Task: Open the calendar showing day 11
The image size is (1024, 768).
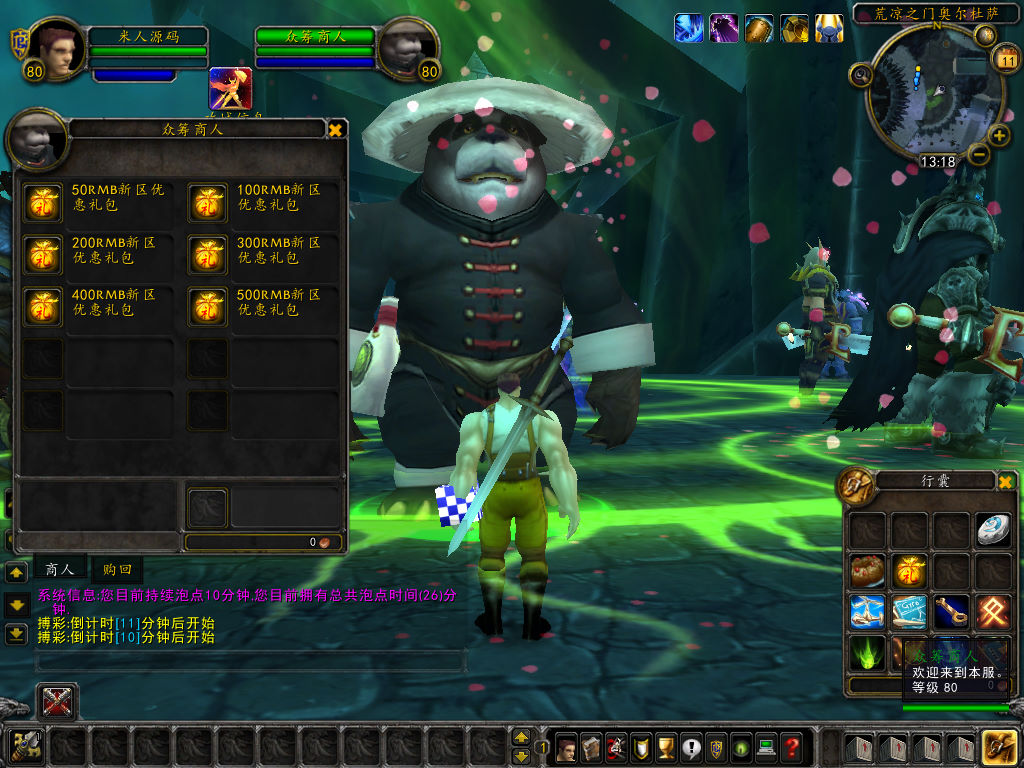Action: tap(1005, 60)
